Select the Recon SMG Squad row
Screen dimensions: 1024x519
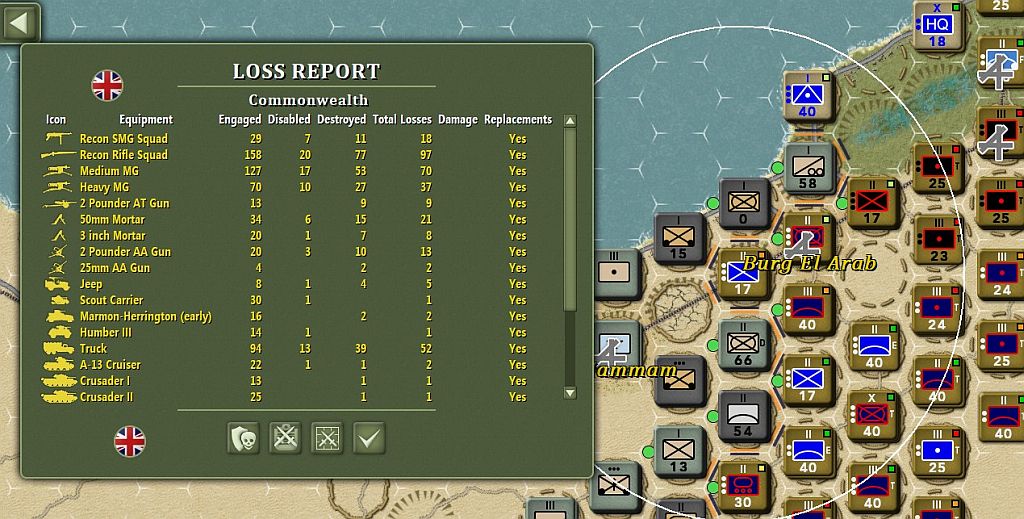tap(124, 139)
